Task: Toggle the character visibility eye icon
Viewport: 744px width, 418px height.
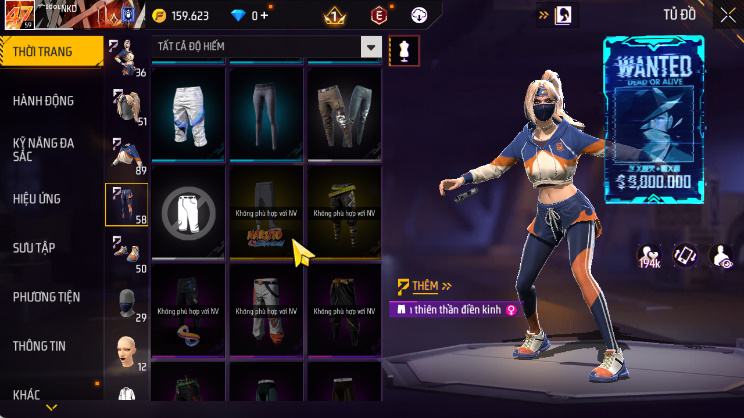Action: click(720, 256)
